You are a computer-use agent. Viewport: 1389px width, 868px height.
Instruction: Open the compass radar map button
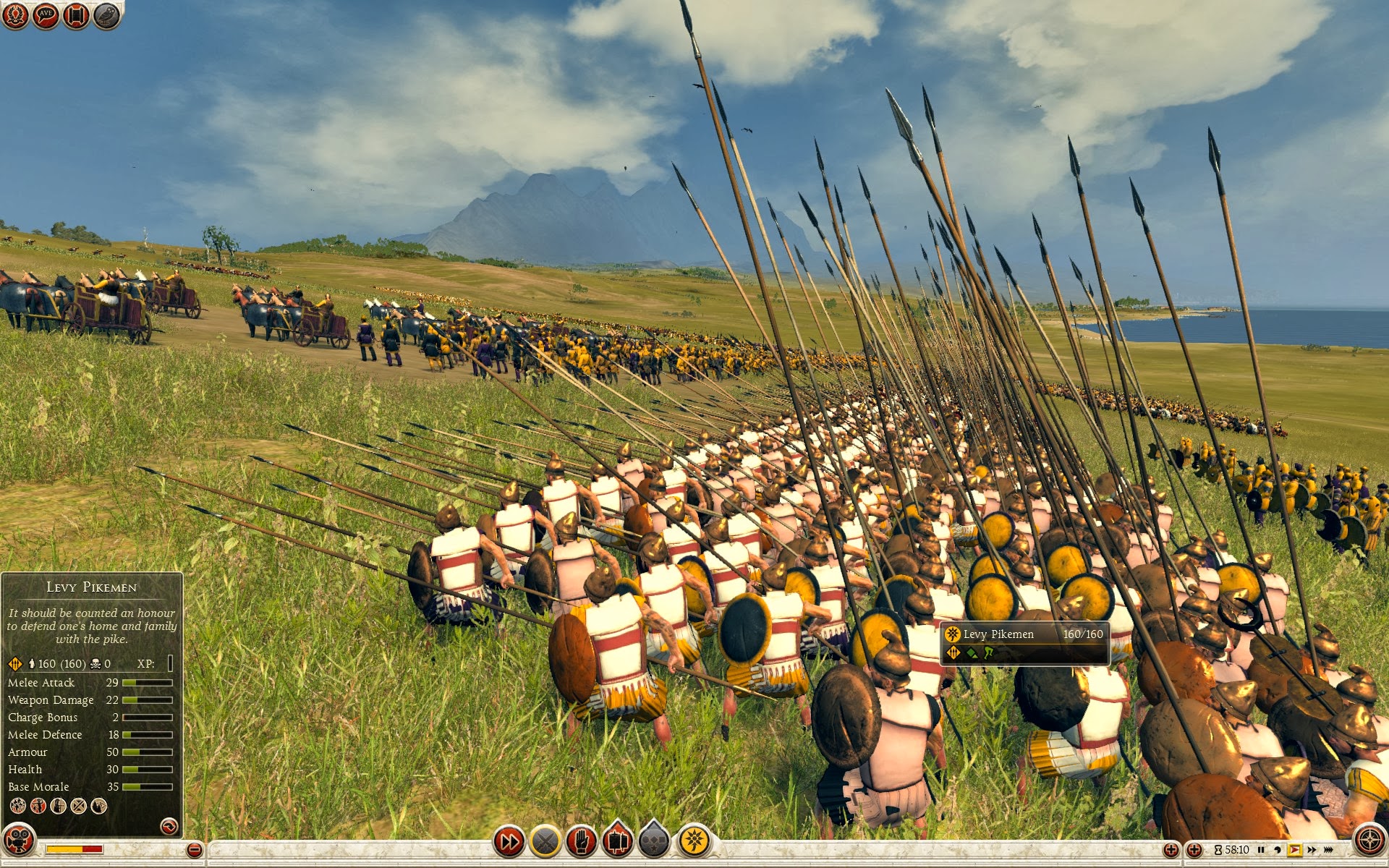[x=1369, y=841]
